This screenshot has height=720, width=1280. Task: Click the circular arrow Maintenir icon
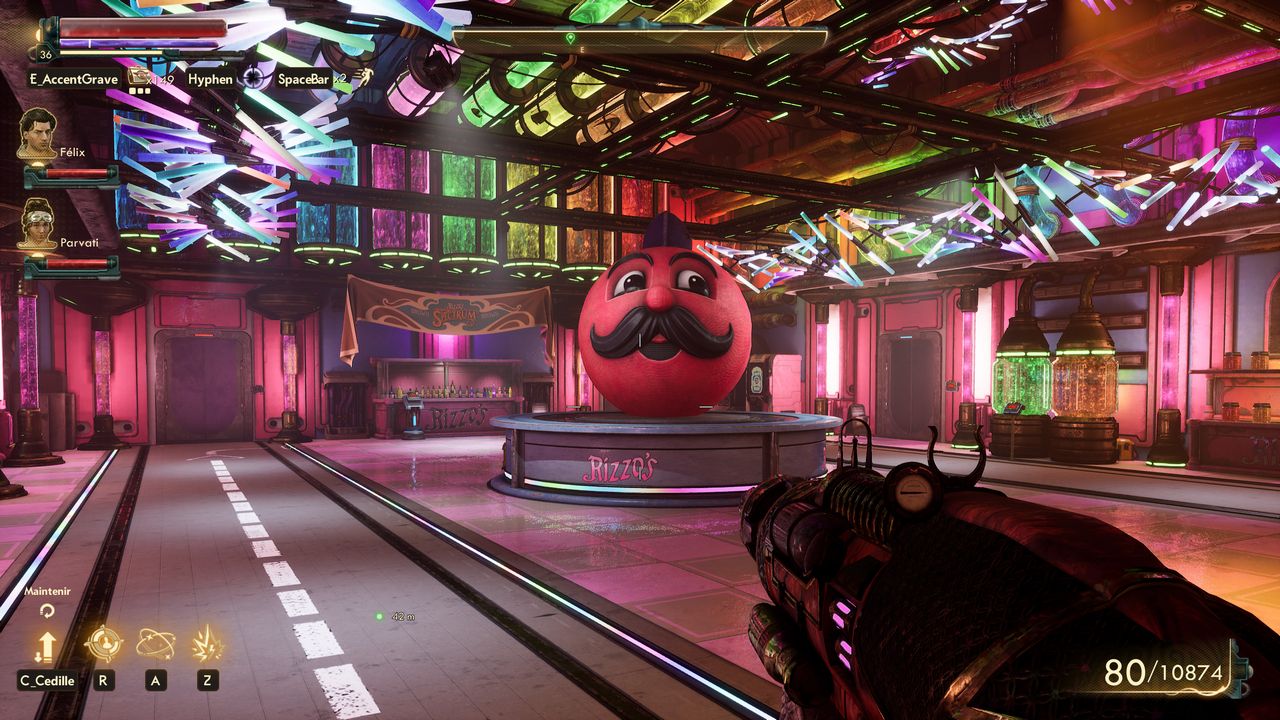point(46,611)
